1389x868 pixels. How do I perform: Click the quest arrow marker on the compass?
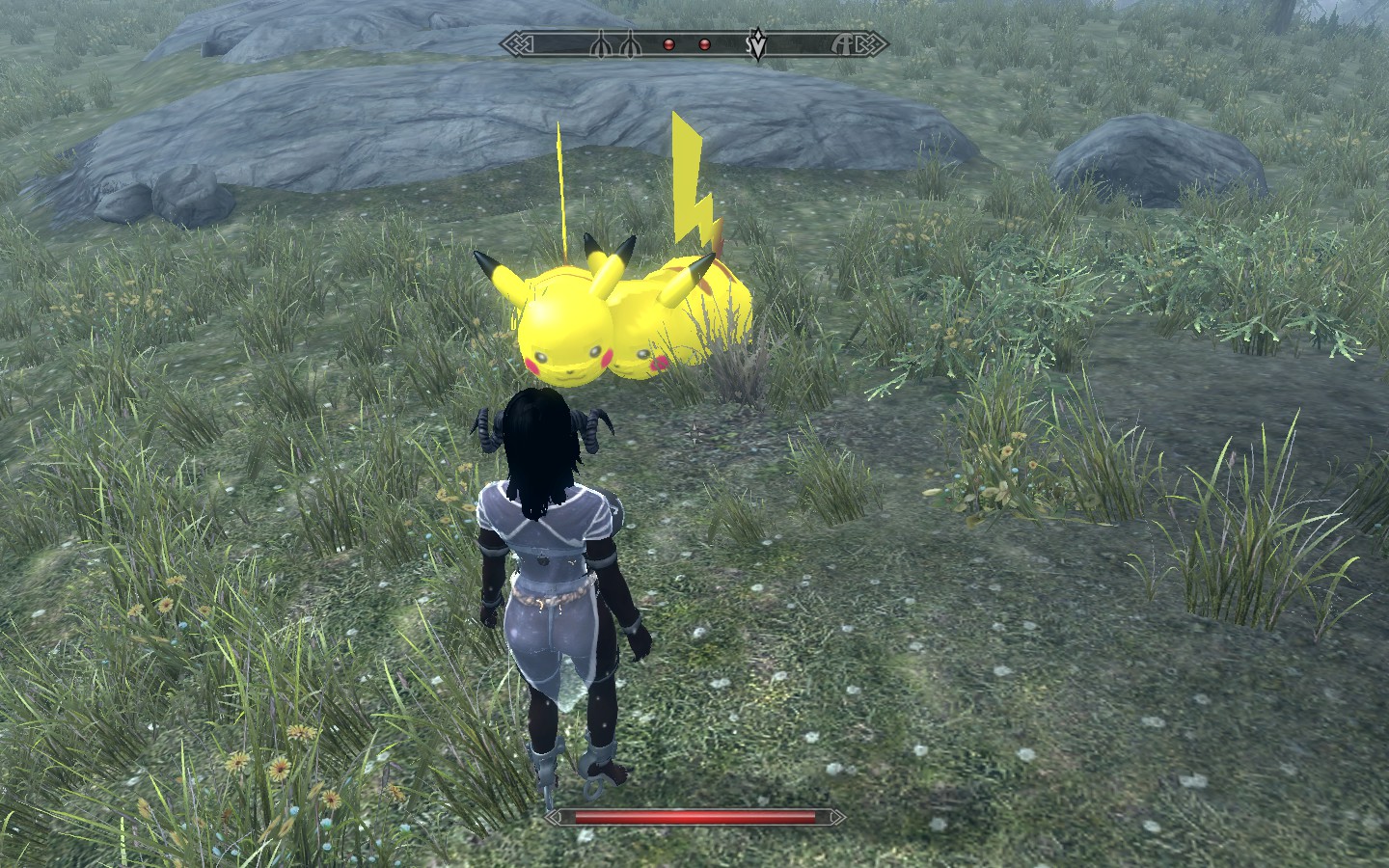point(759,44)
